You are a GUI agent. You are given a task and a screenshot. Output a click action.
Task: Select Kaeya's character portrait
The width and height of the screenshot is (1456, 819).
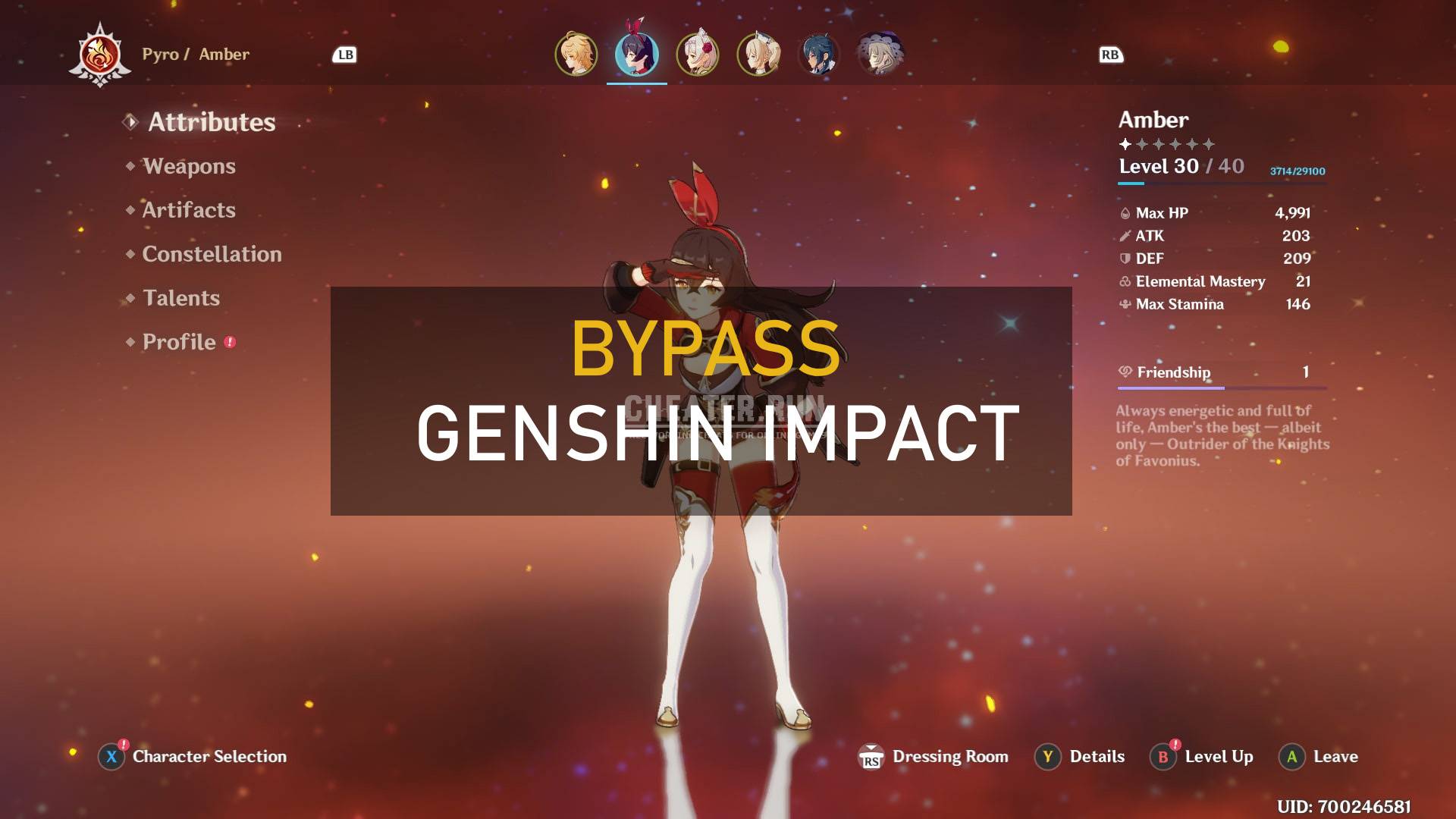[x=817, y=54]
